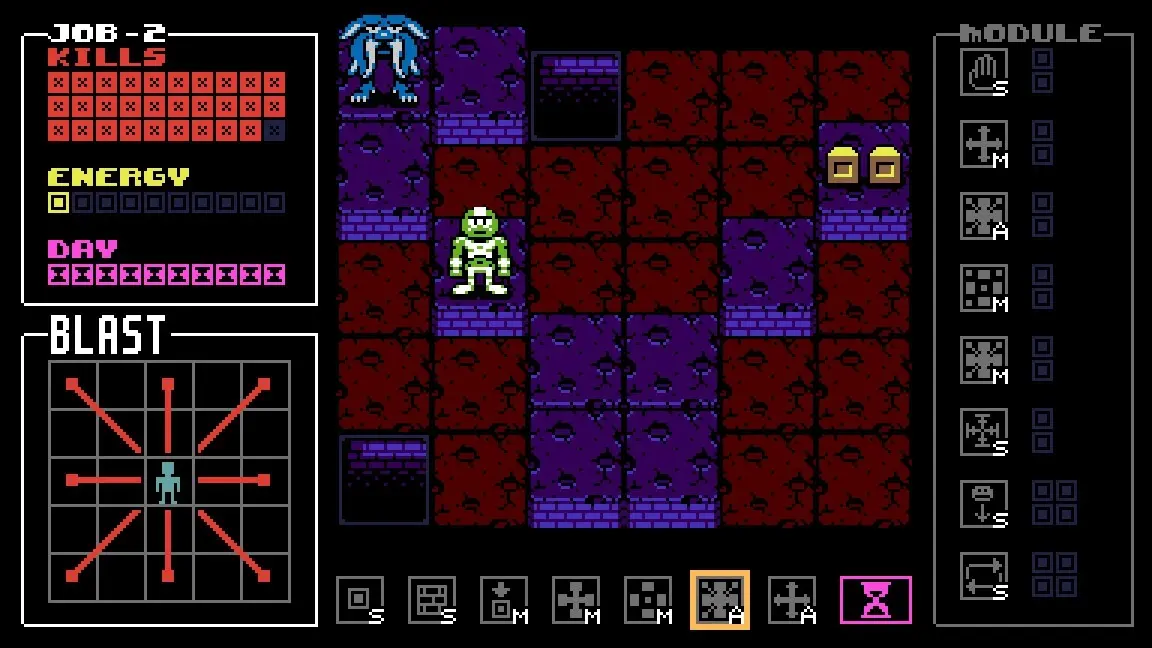The image size is (1152, 648).
Task: Select the swap arrows S module
Action: click(x=983, y=576)
